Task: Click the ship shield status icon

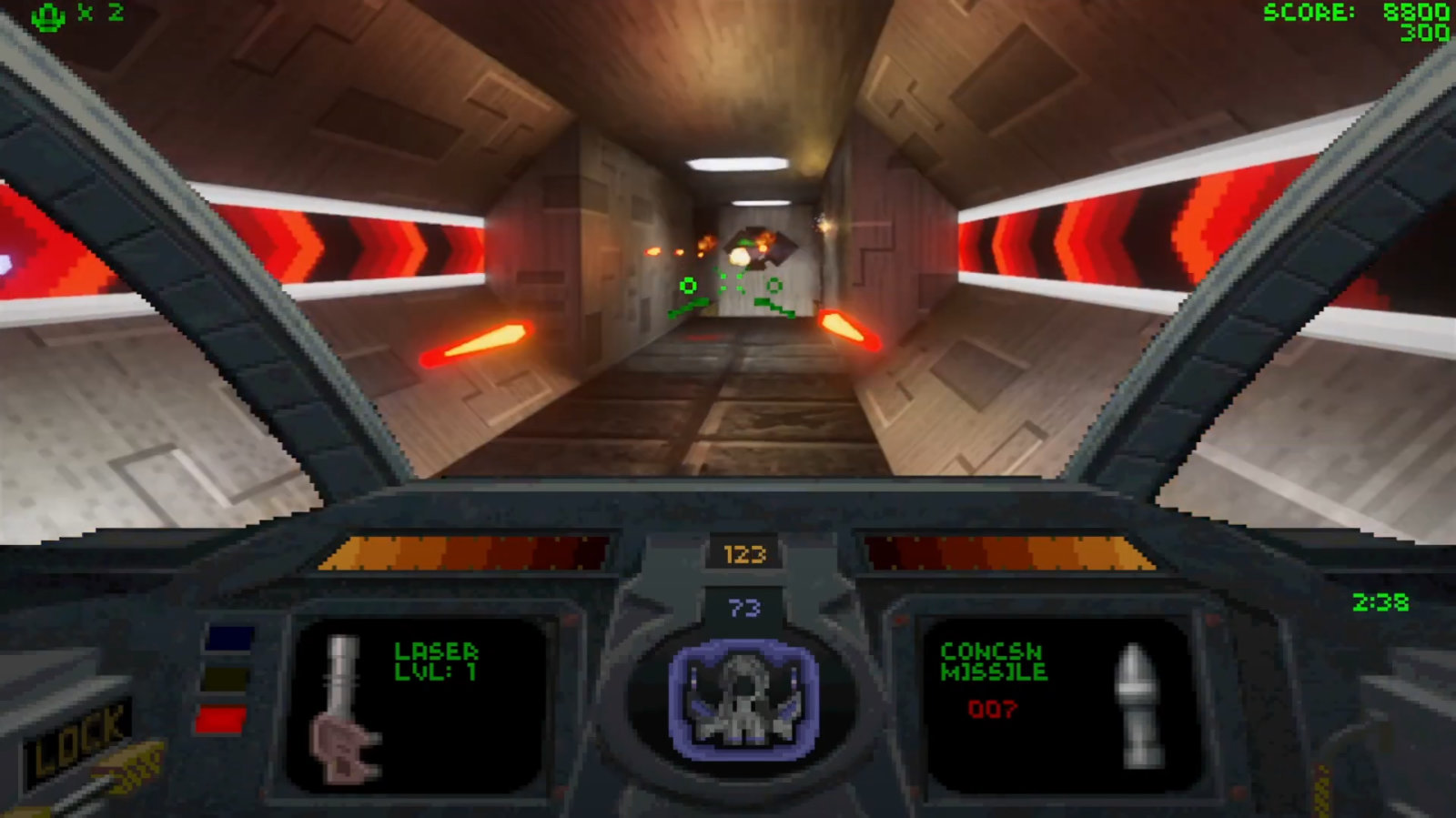Action: (743, 699)
